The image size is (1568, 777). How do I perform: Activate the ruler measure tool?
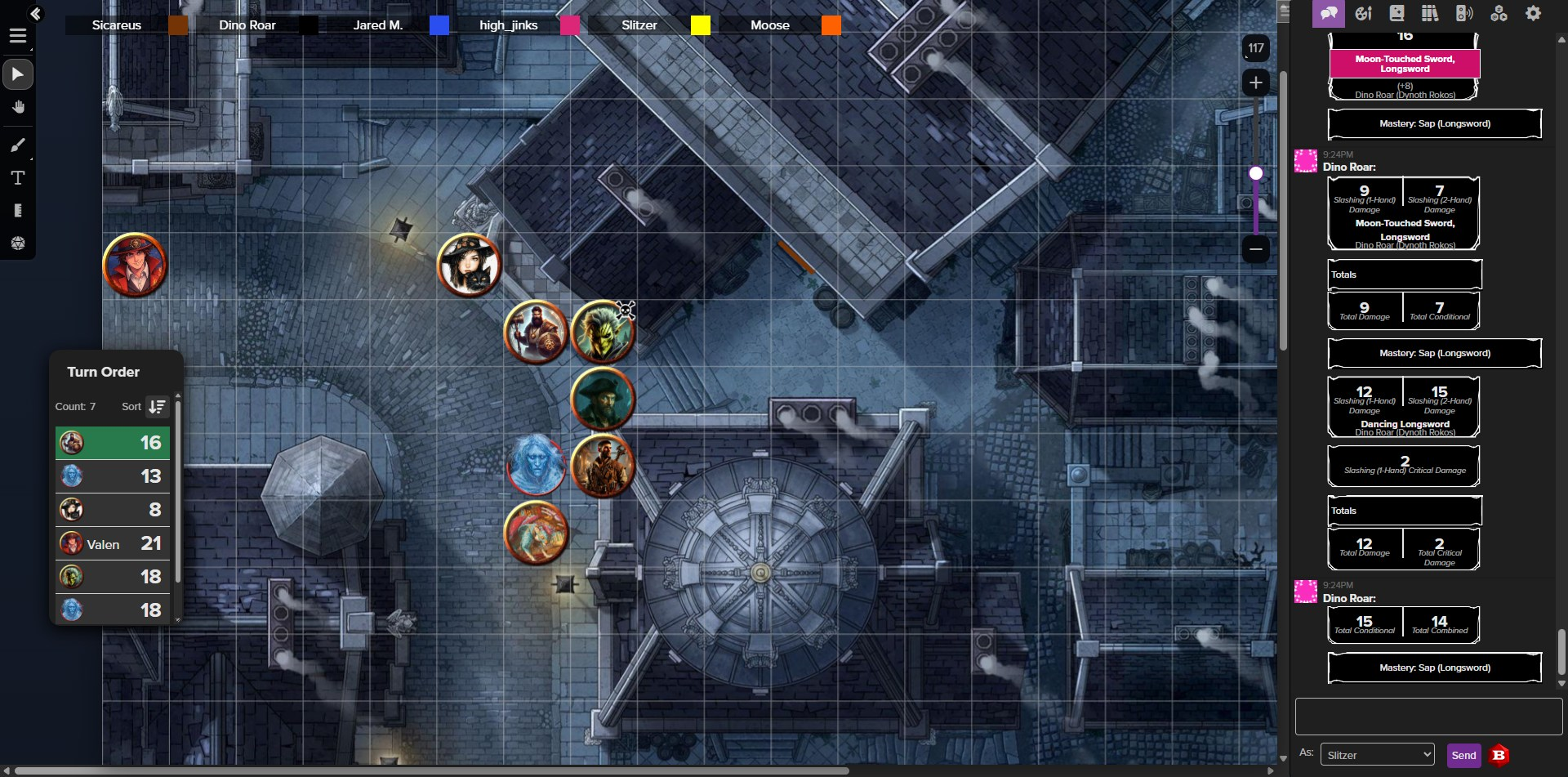(18, 211)
